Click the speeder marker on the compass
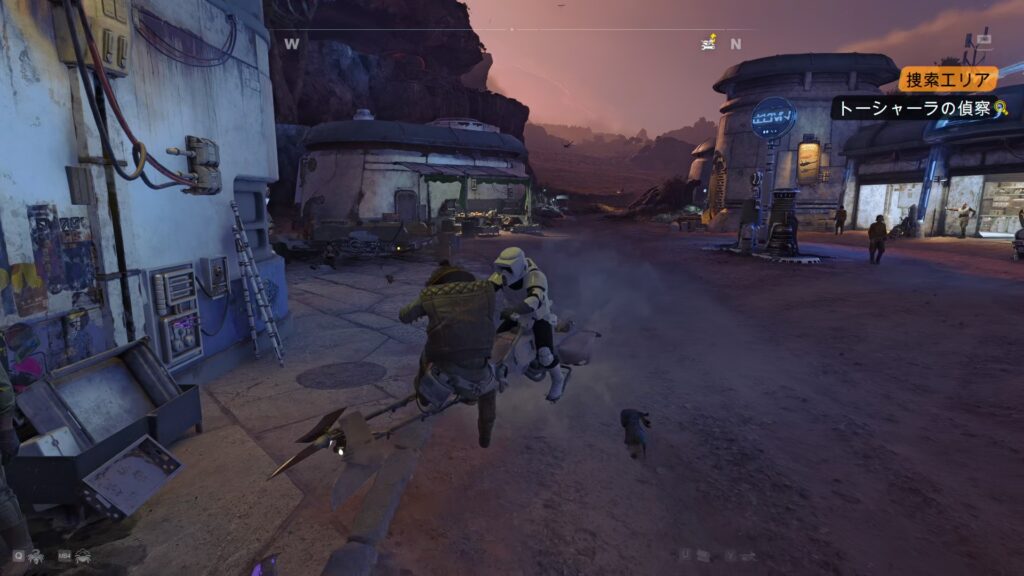1024x576 pixels. coord(709,42)
